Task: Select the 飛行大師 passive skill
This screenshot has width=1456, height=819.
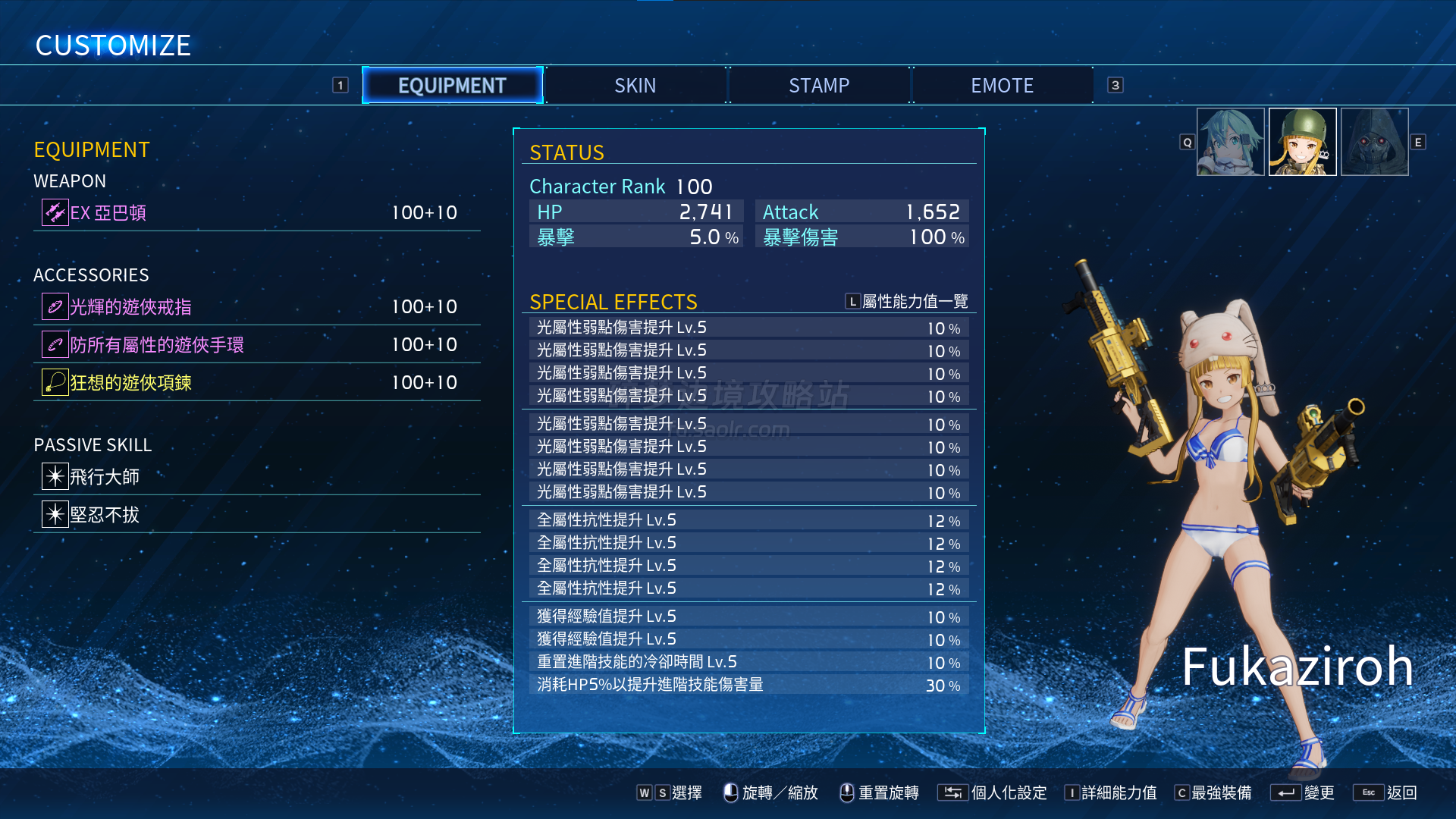Action: [256, 476]
